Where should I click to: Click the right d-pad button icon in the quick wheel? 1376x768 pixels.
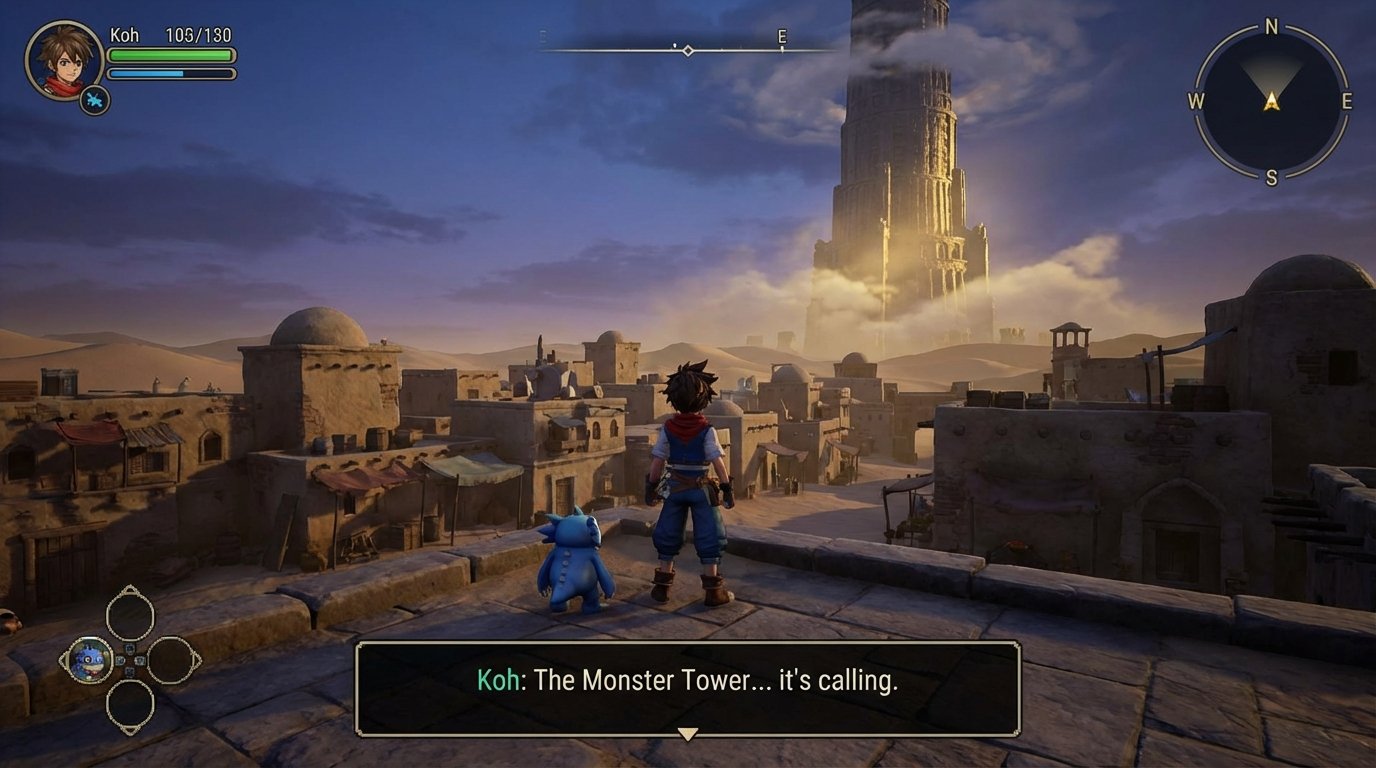(x=139, y=660)
